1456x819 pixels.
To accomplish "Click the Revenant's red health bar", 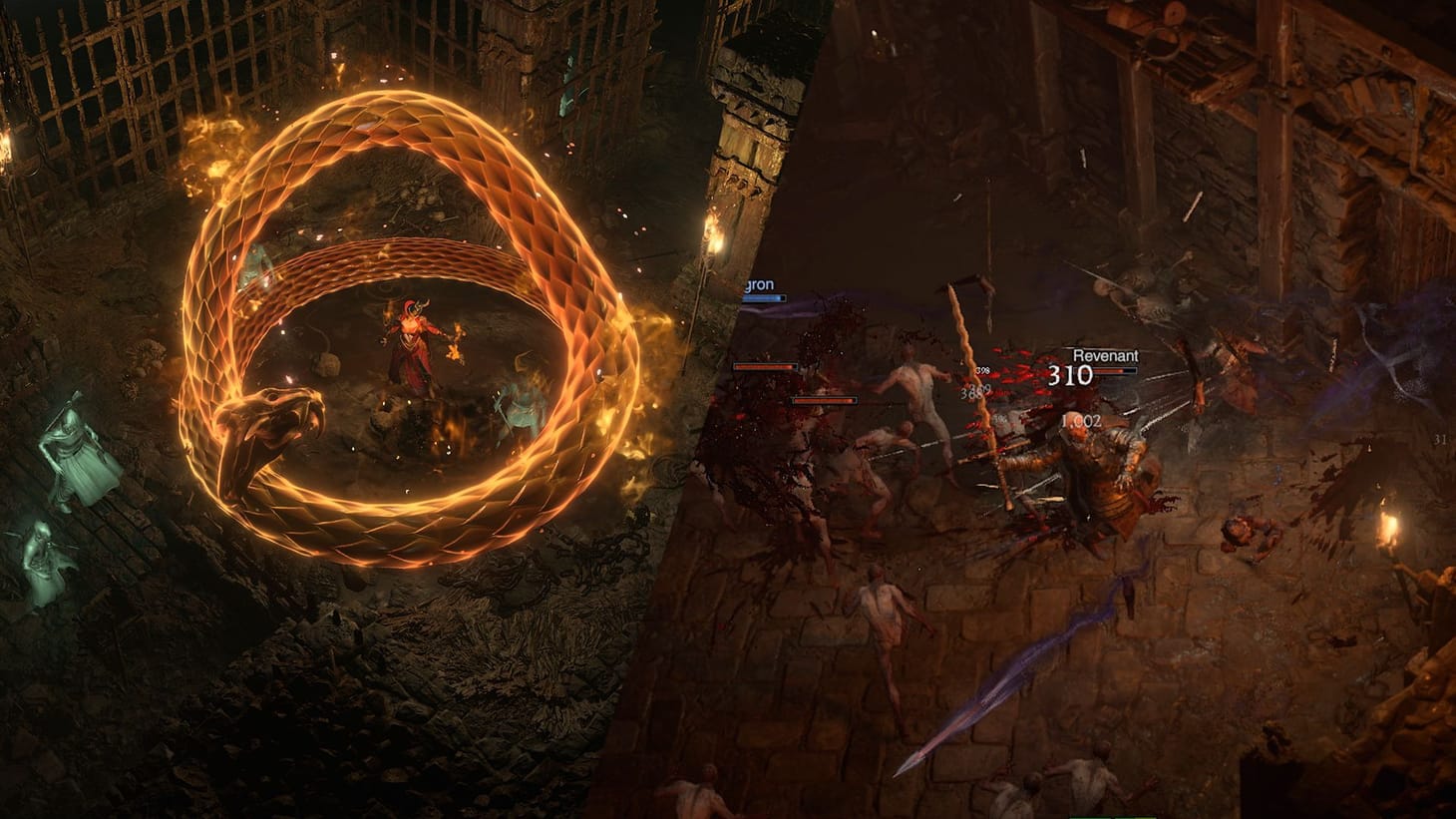I will (x=1117, y=370).
